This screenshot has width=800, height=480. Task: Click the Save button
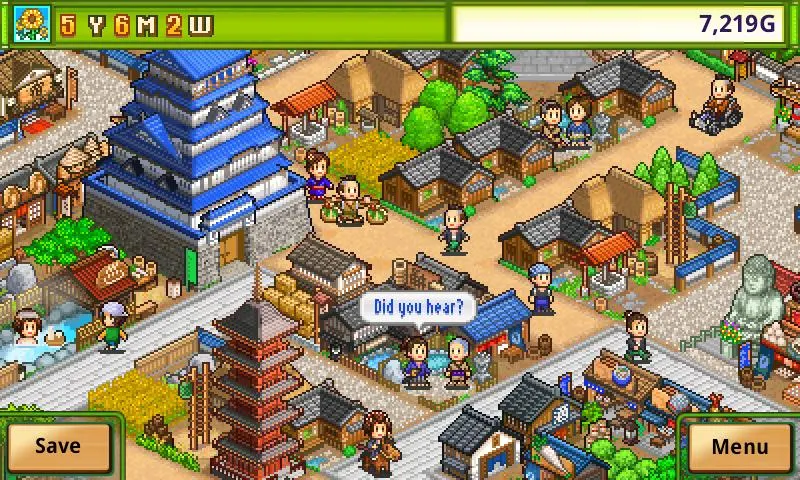(58, 446)
